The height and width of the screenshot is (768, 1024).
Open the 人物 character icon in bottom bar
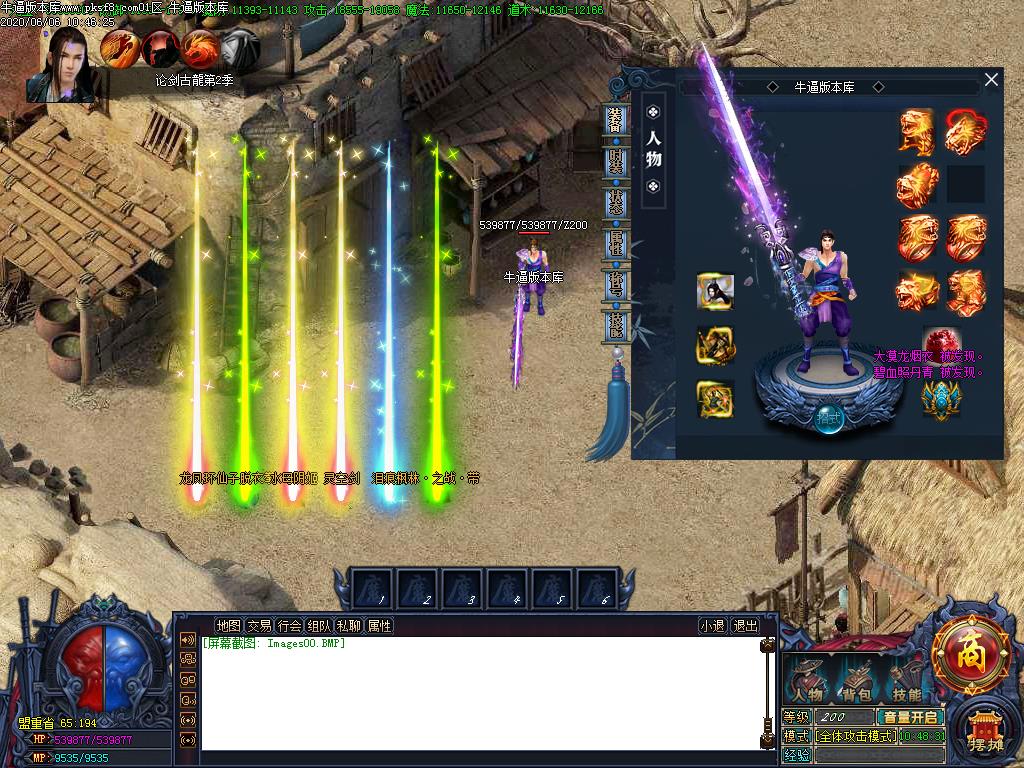point(808,680)
